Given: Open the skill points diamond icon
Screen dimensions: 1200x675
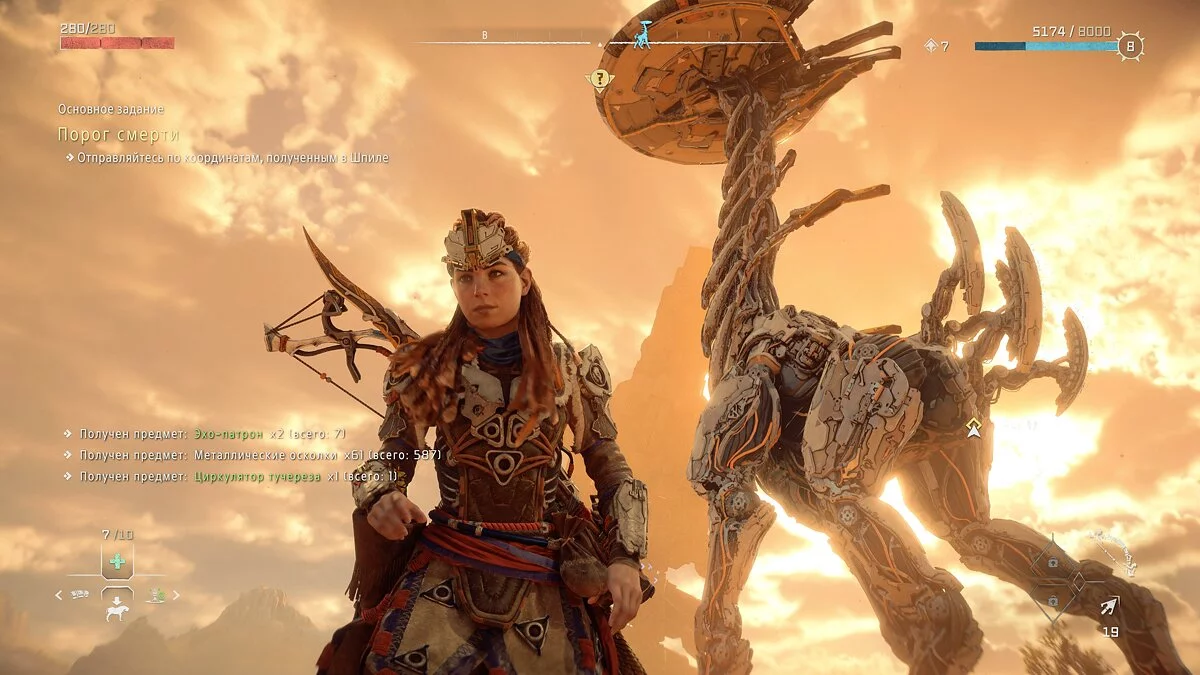Looking at the screenshot, I should (x=931, y=45).
